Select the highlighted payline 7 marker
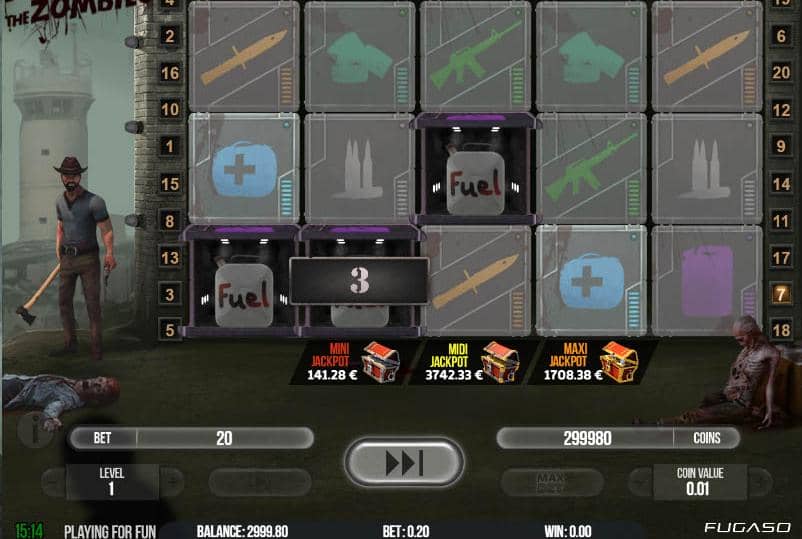The width and height of the screenshot is (802, 539). click(x=781, y=294)
